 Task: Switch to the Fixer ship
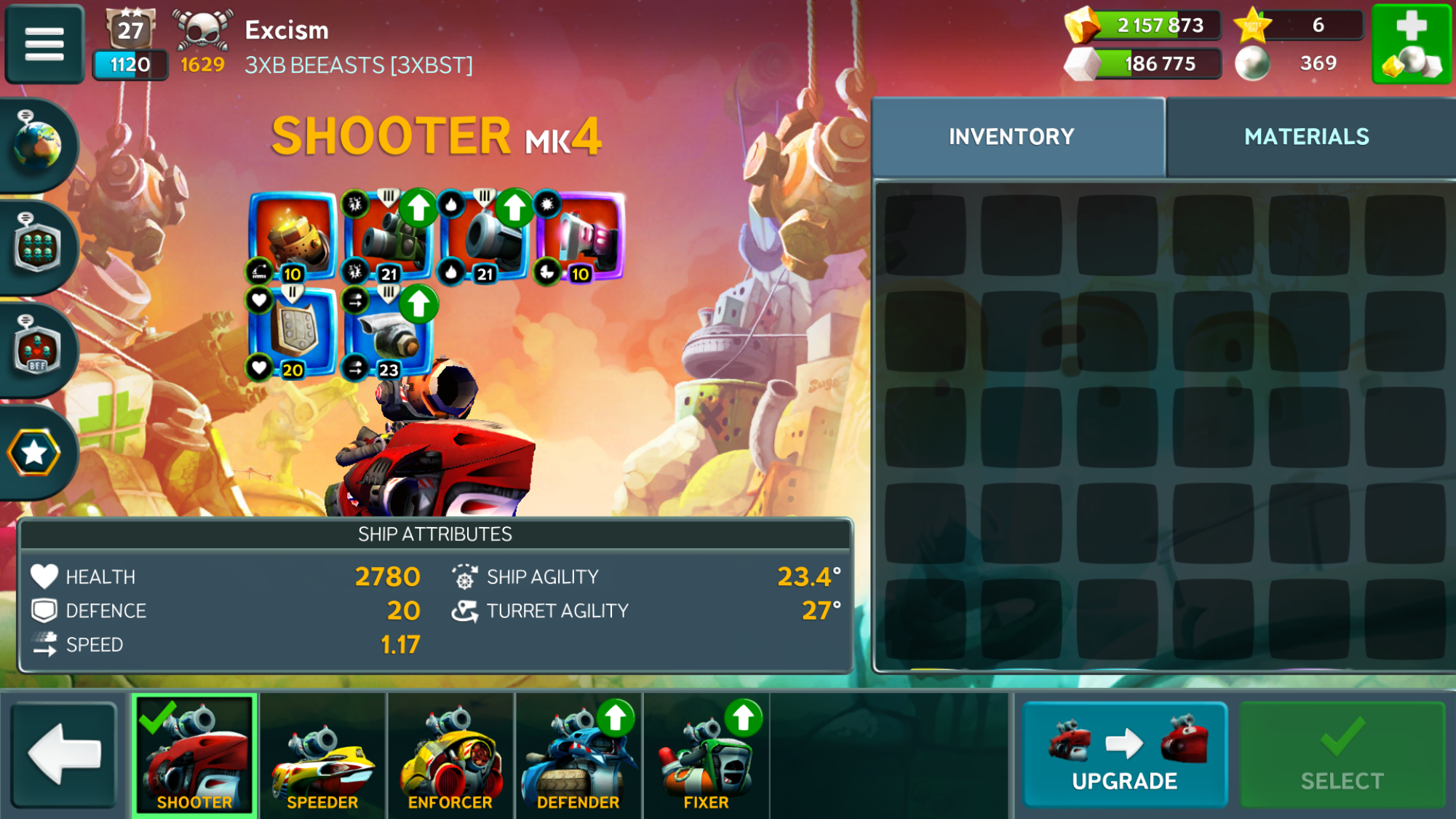(x=706, y=757)
